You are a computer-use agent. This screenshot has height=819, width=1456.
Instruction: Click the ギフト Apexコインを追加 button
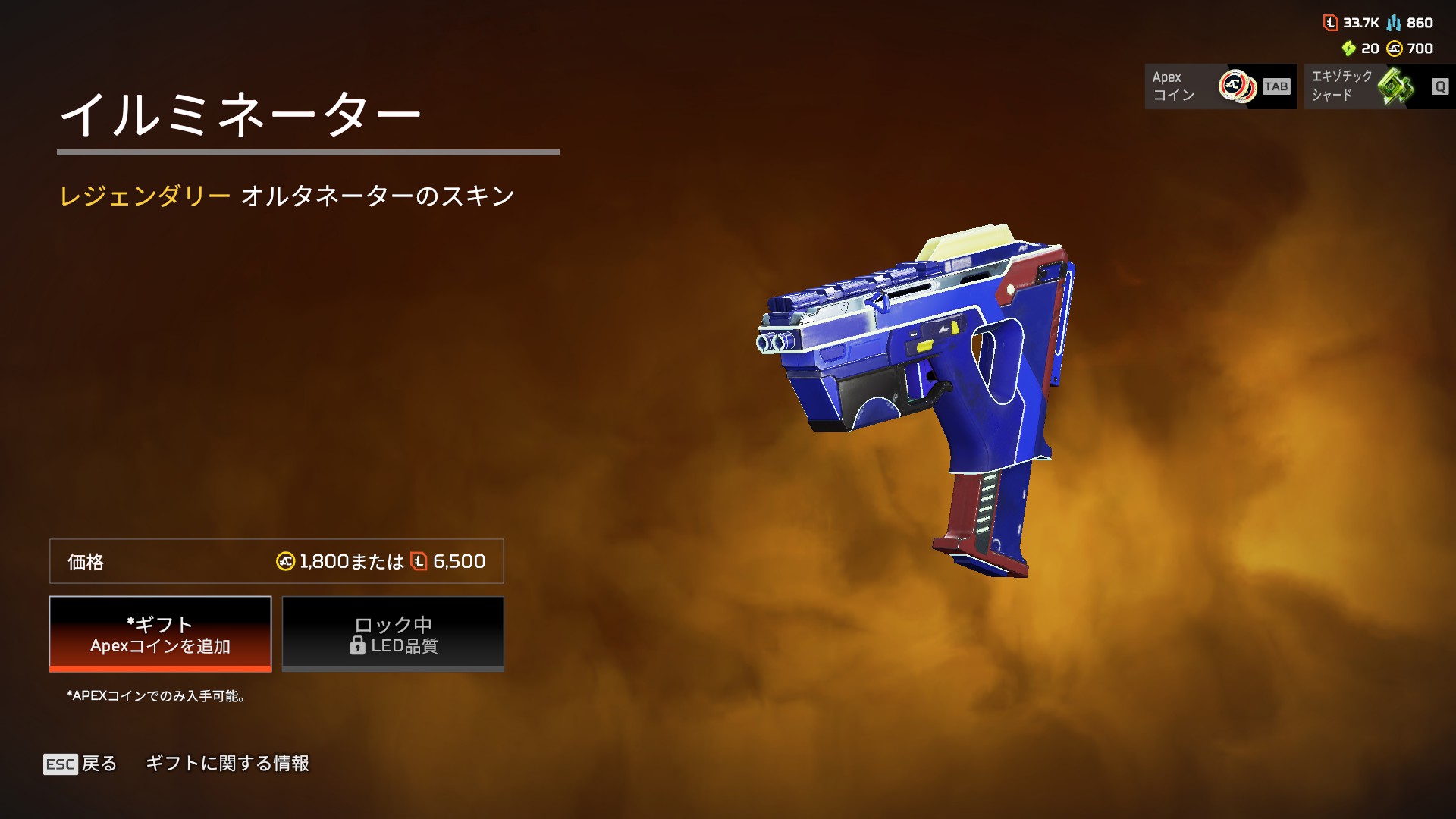[160, 634]
